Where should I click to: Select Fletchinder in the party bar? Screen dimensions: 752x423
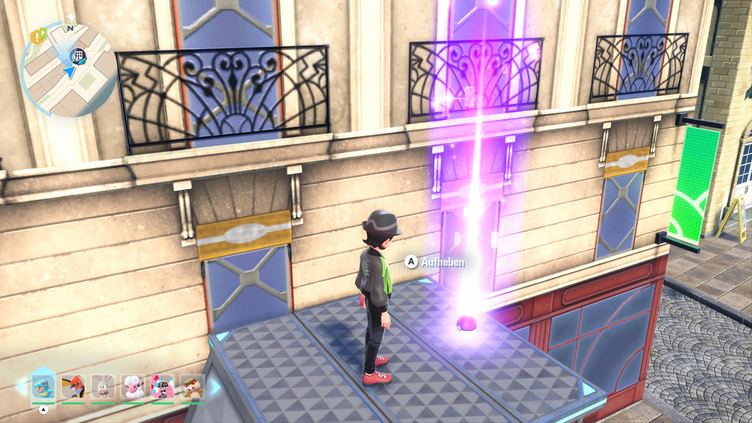point(73,386)
